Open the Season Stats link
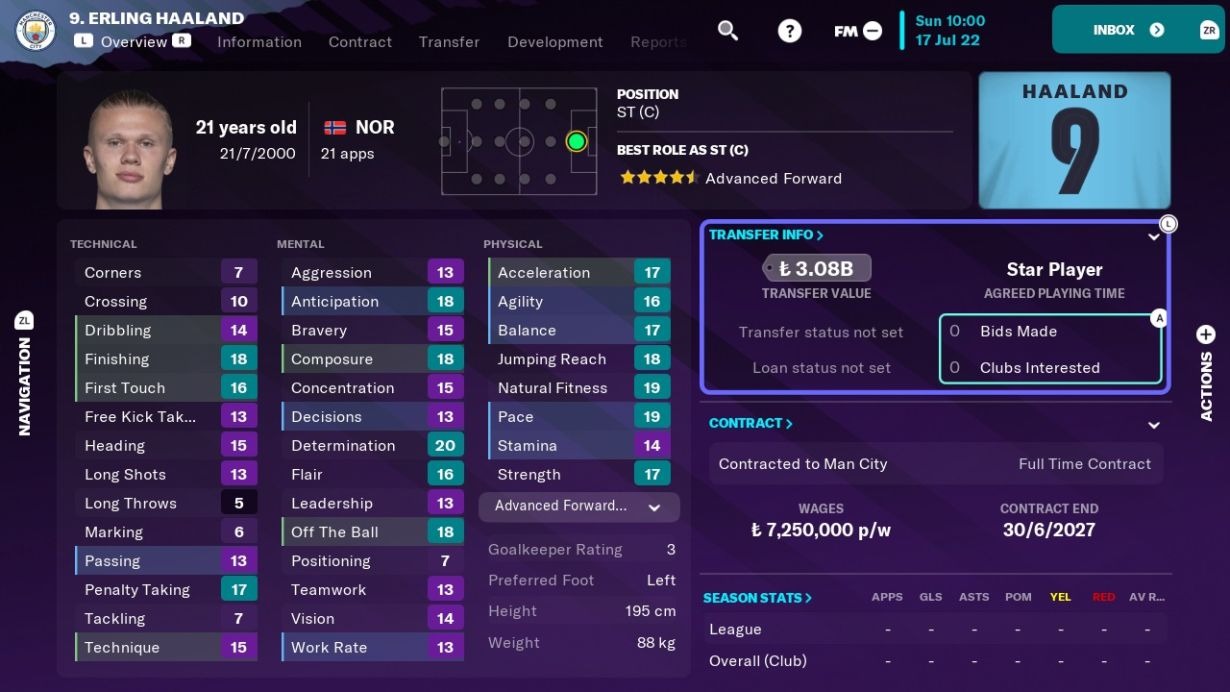1230x692 pixels. click(757, 598)
